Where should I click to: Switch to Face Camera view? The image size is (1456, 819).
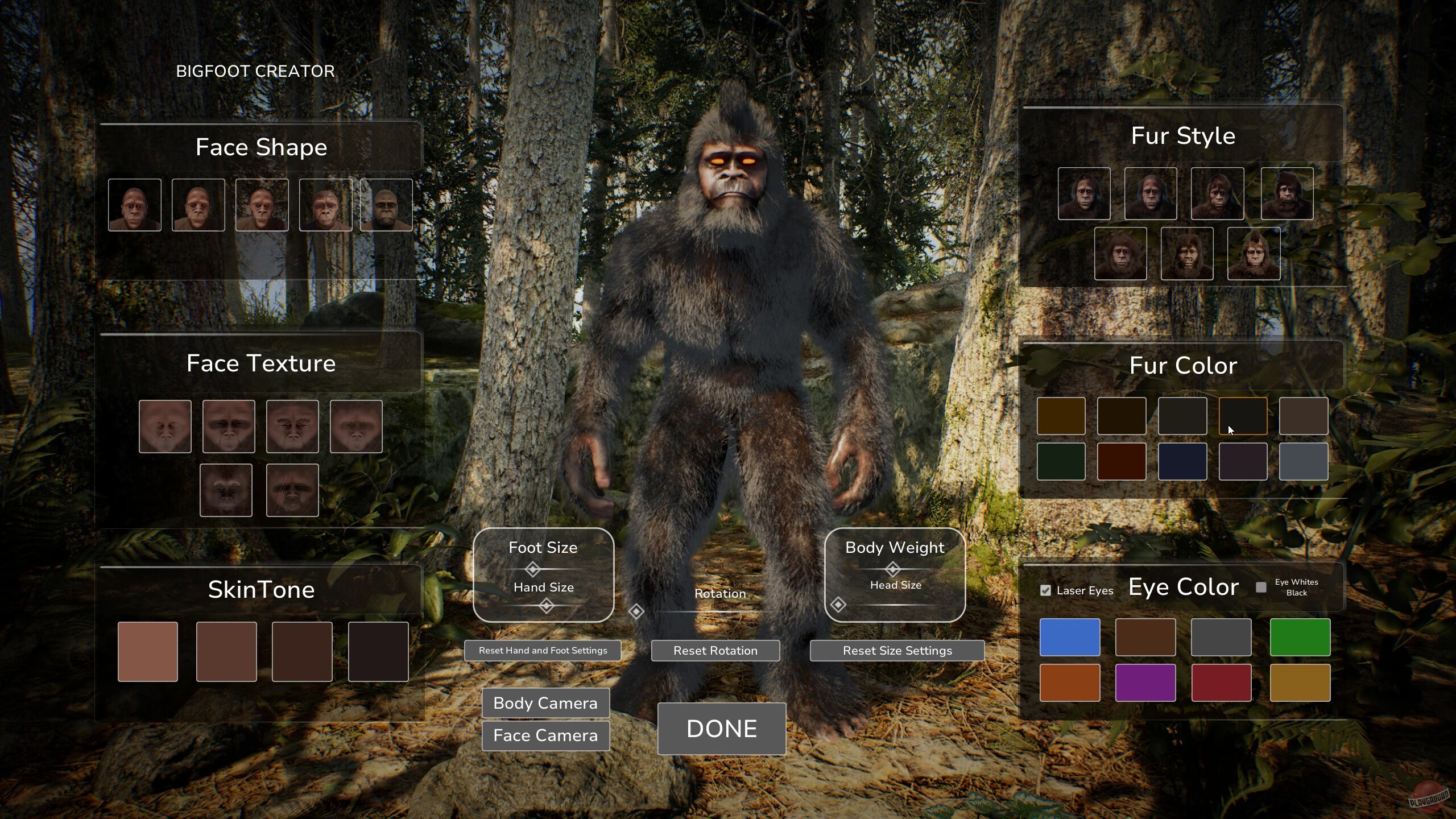pyautogui.click(x=545, y=735)
